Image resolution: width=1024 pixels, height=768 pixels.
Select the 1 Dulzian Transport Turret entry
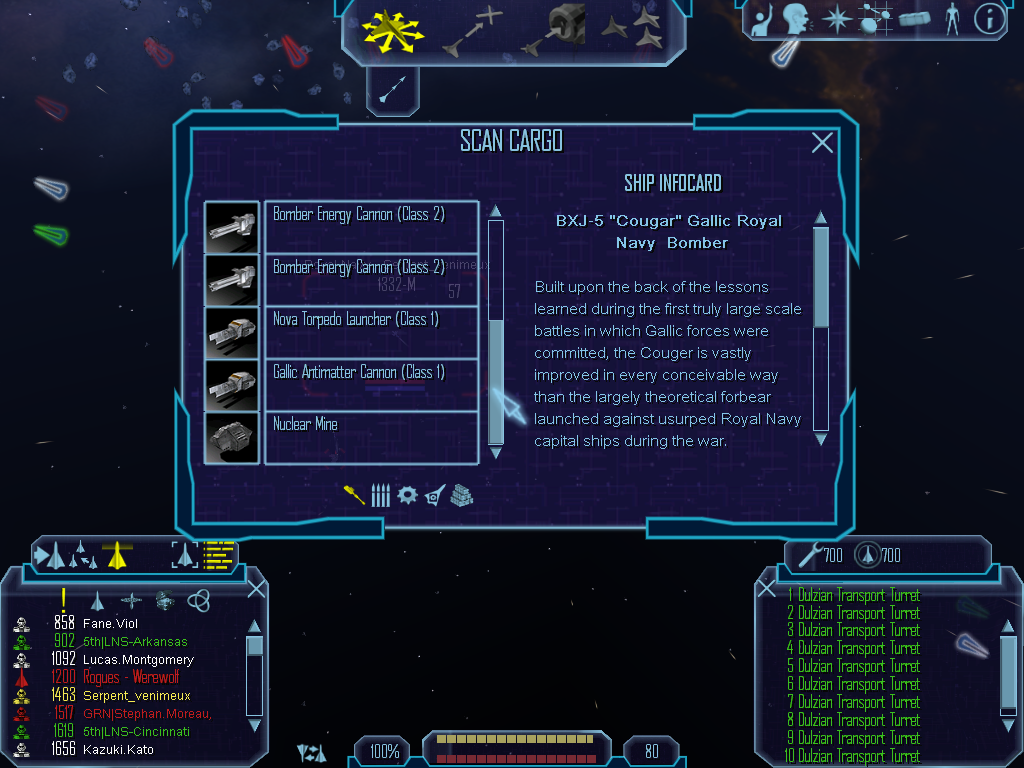point(857,596)
